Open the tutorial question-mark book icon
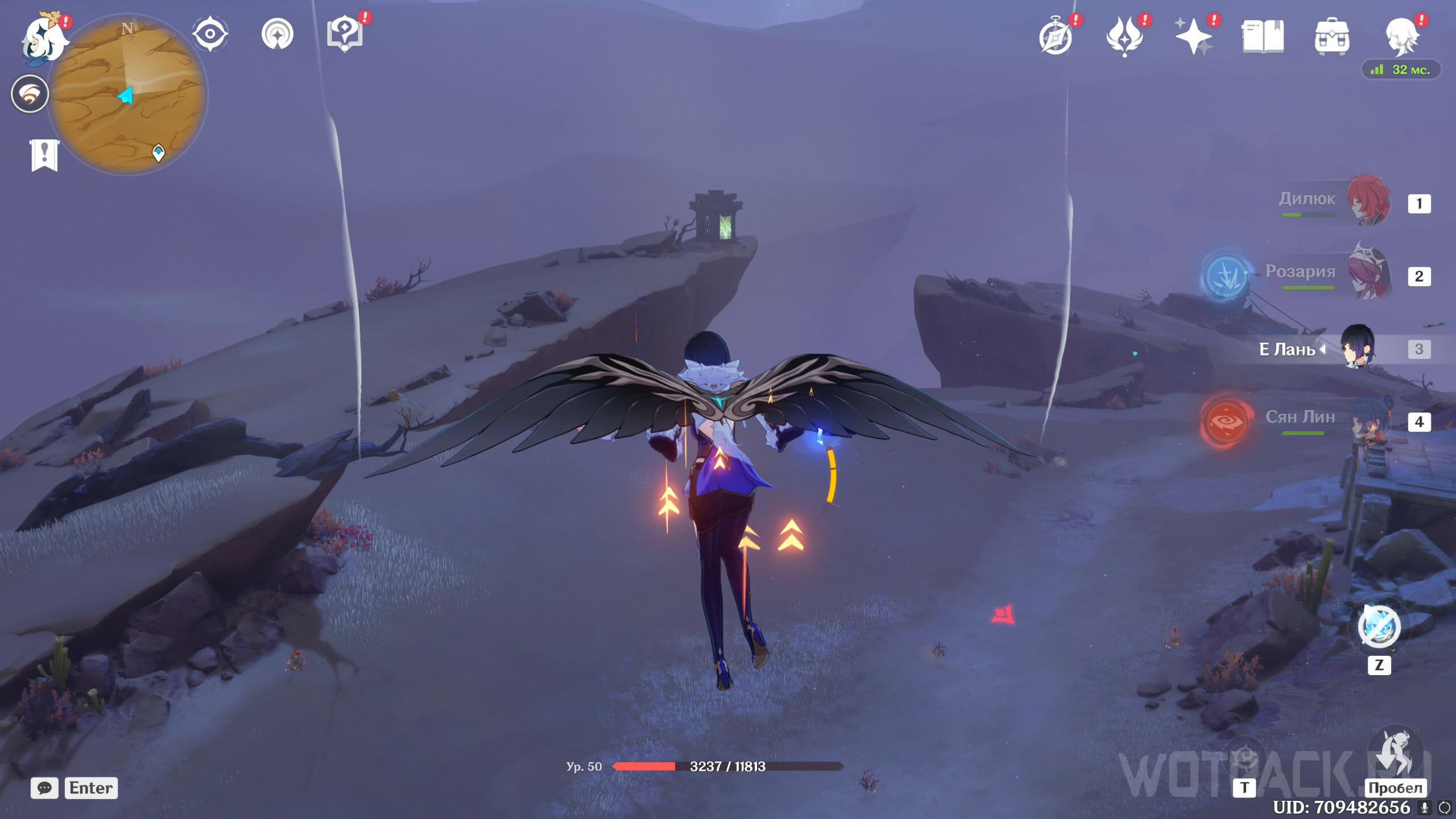This screenshot has width=1456, height=819. tap(345, 34)
